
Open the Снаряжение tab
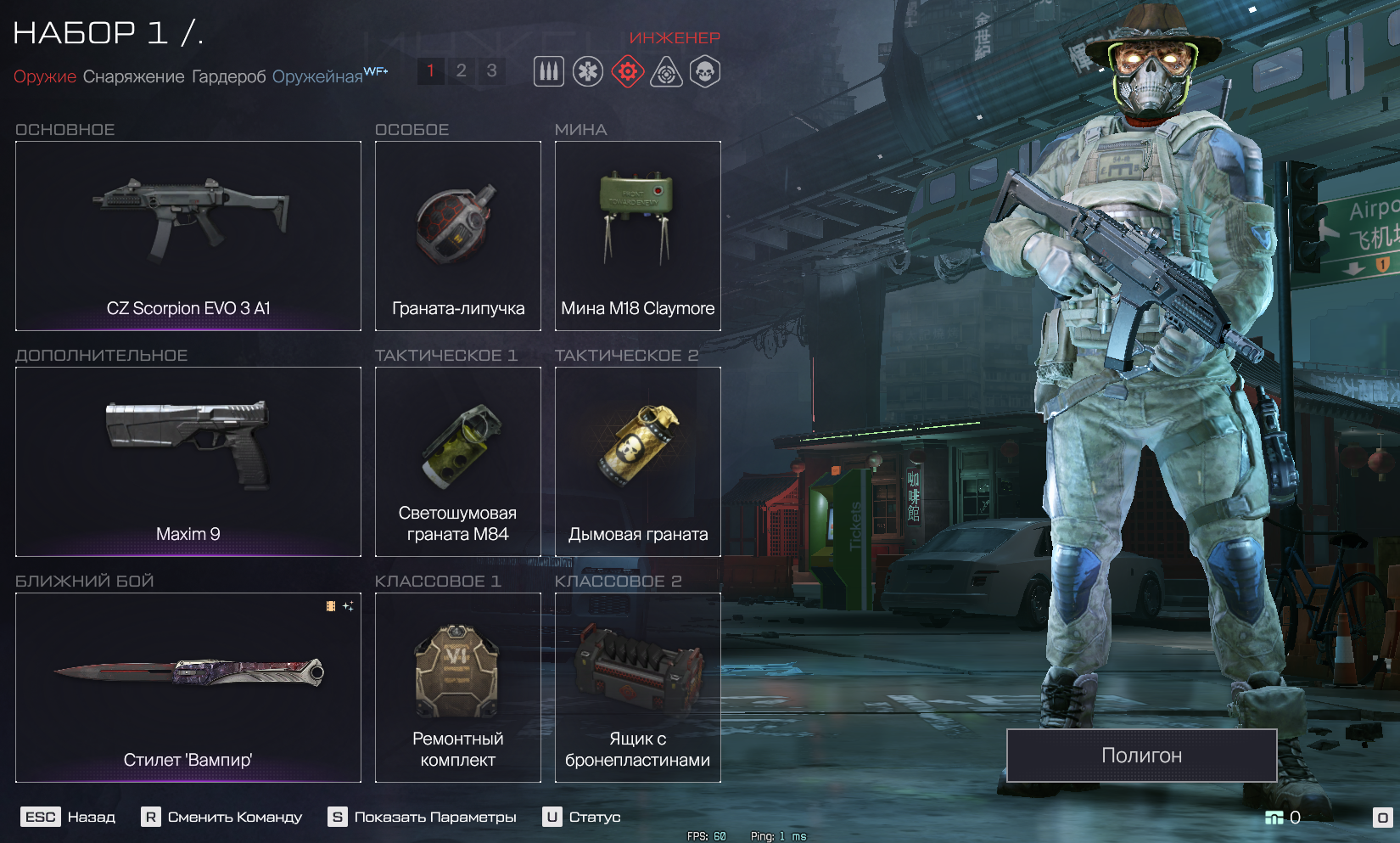(x=133, y=76)
